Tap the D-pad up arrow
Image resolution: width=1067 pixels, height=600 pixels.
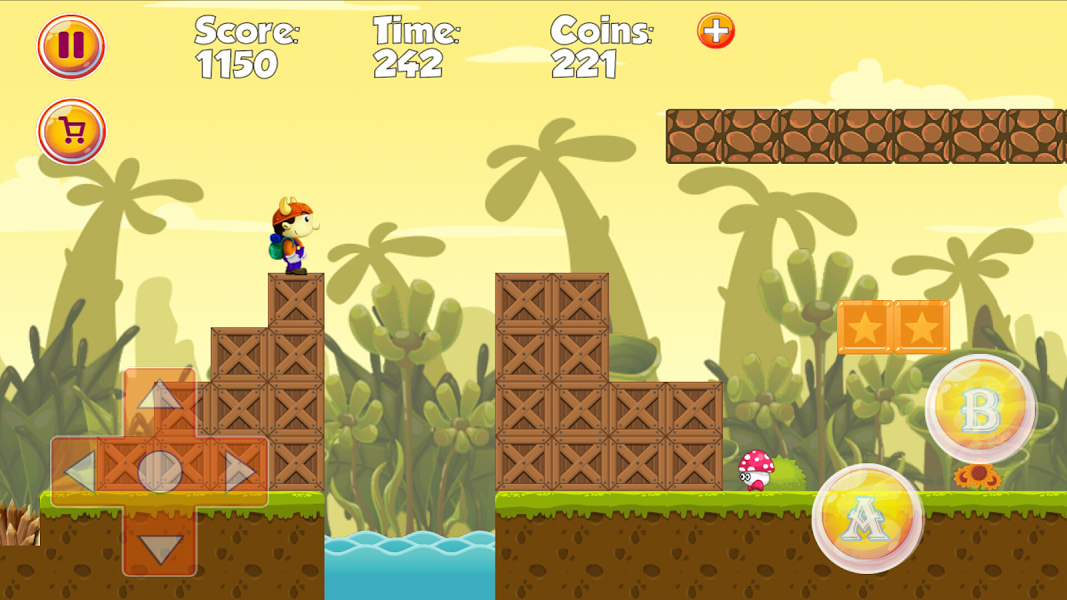159,397
